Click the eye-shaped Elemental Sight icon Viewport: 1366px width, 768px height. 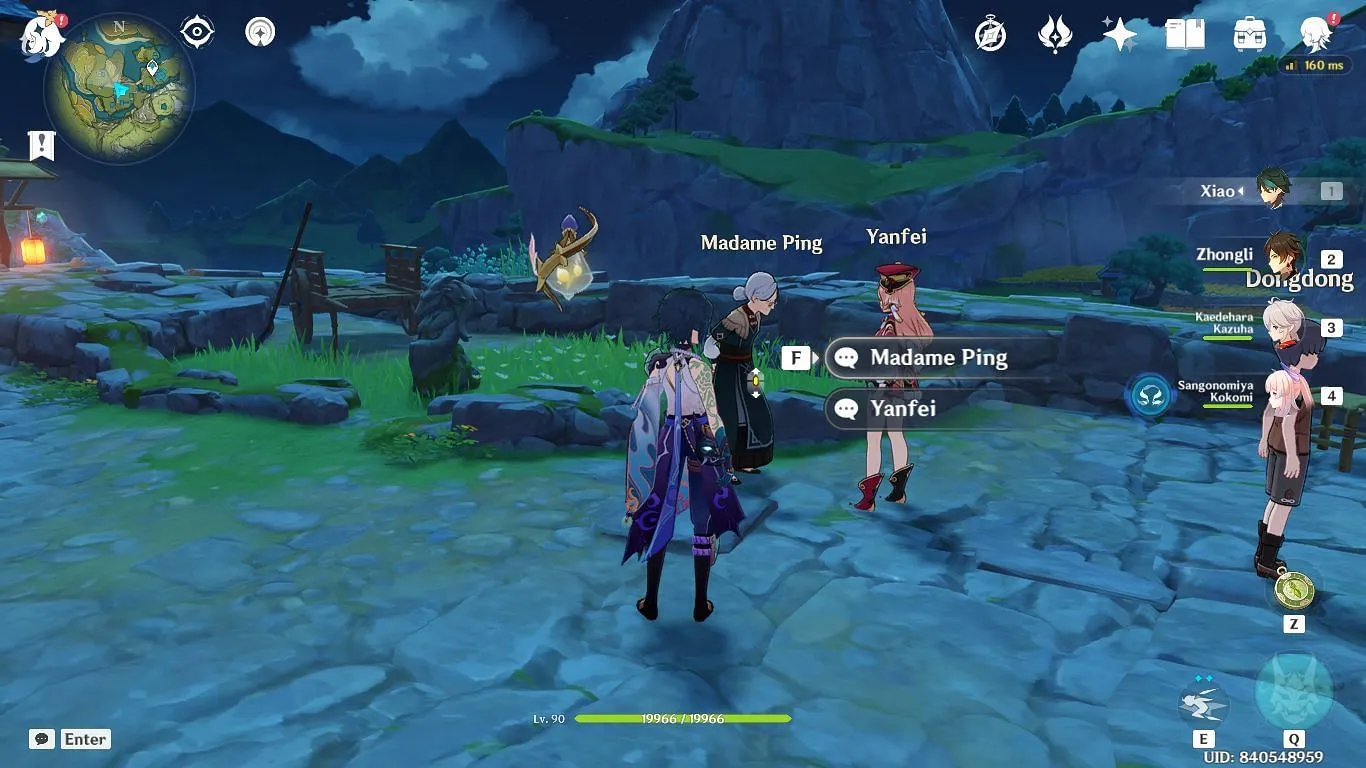197,32
